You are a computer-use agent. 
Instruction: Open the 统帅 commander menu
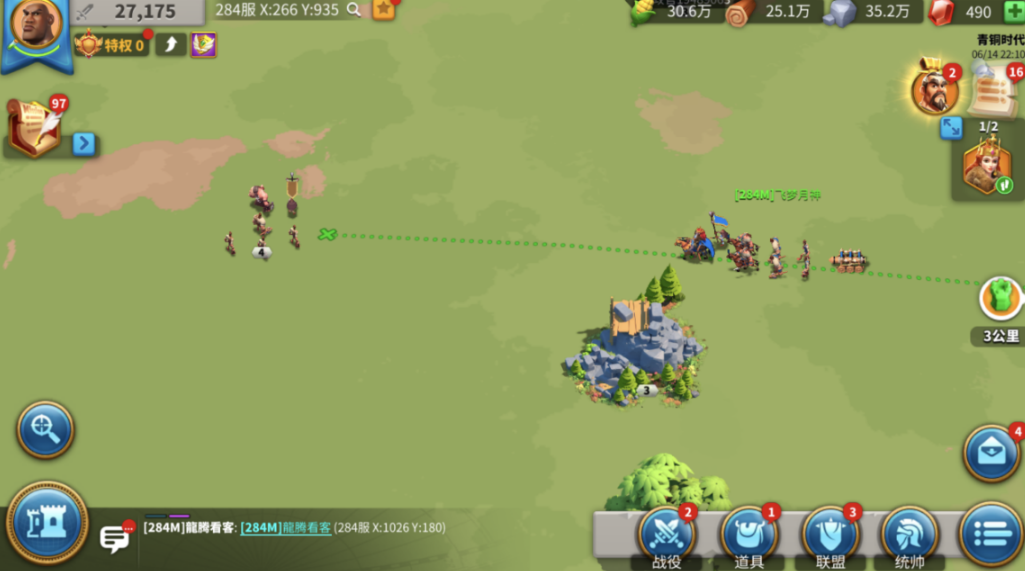tap(909, 535)
